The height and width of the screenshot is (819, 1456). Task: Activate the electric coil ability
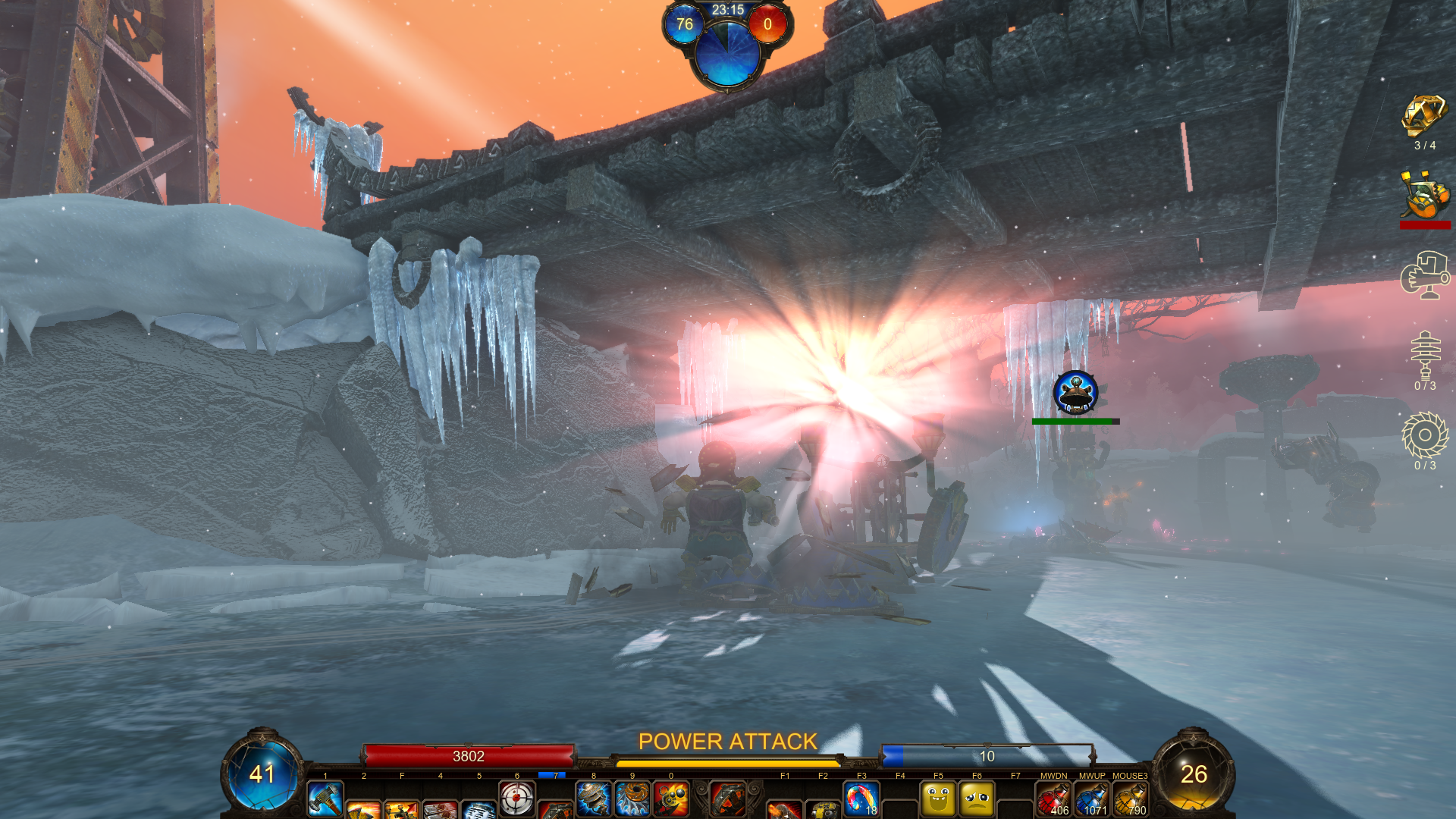[x=594, y=799]
